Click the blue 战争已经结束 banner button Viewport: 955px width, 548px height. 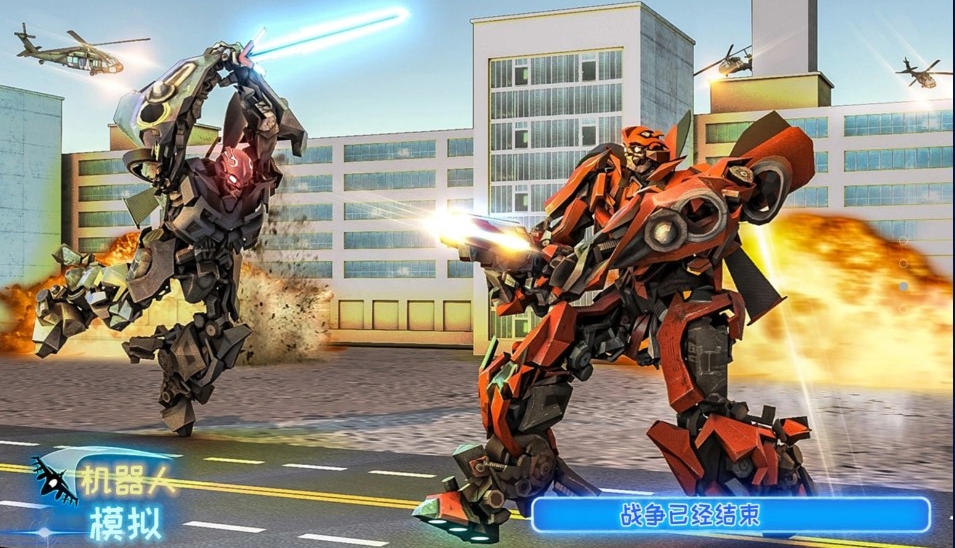731,515
